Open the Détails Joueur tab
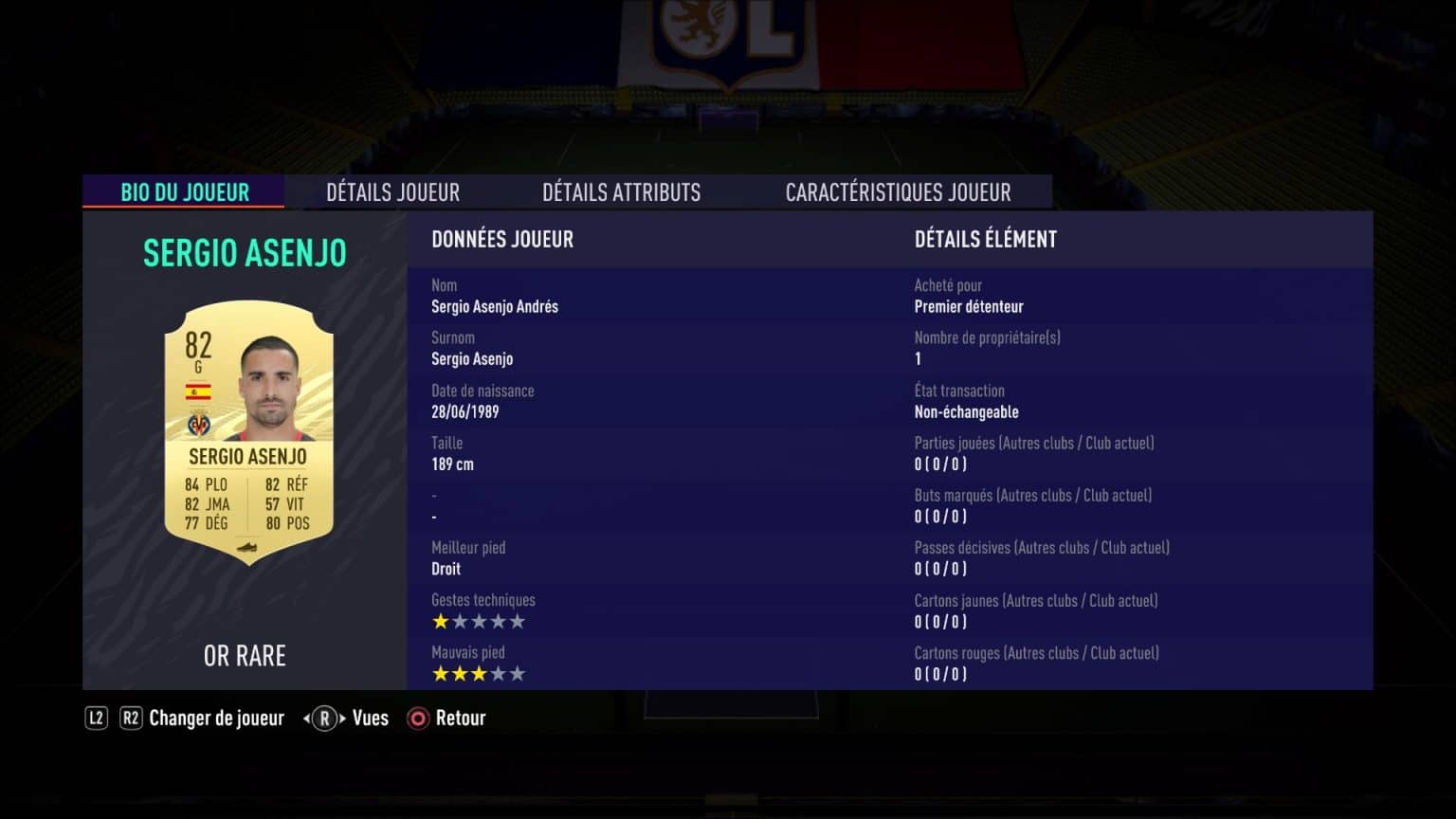This screenshot has height=819, width=1456. pyautogui.click(x=392, y=192)
